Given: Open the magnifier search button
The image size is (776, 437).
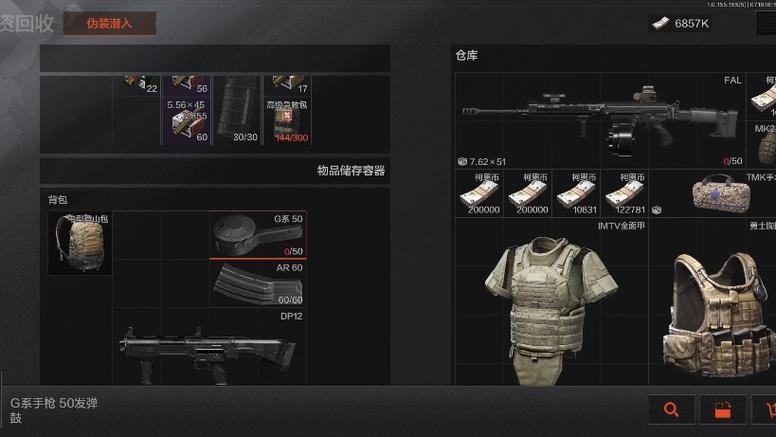Looking at the screenshot, I should (671, 409).
